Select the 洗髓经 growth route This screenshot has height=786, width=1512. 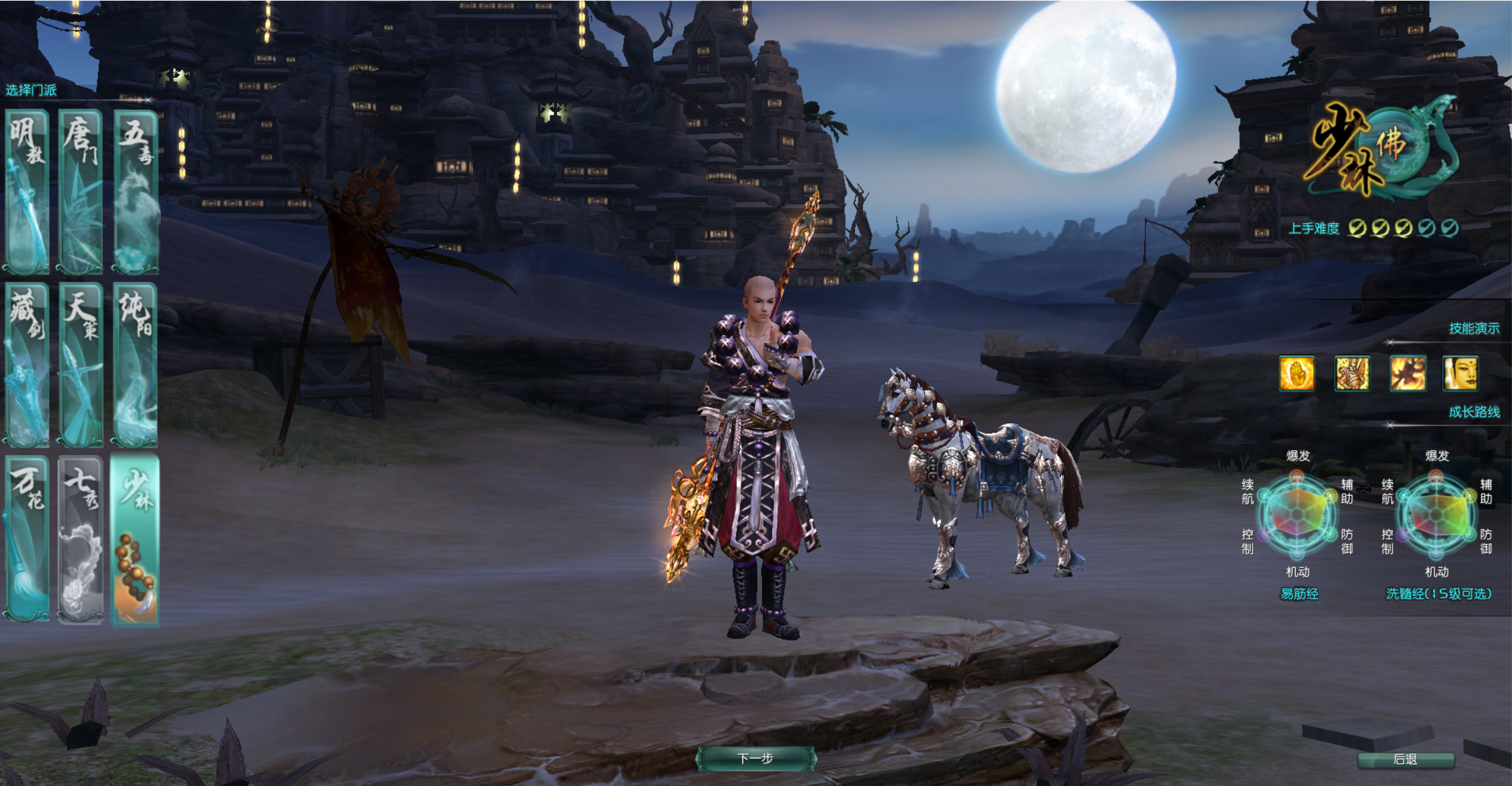pos(1438,593)
